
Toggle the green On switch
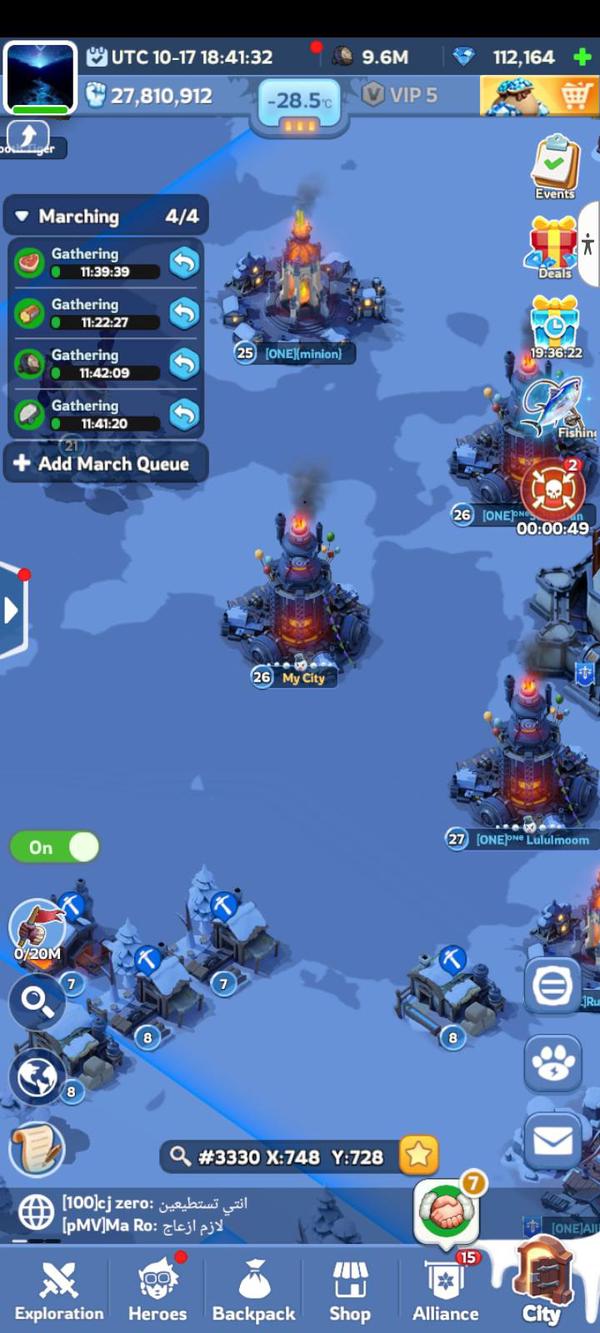56,848
